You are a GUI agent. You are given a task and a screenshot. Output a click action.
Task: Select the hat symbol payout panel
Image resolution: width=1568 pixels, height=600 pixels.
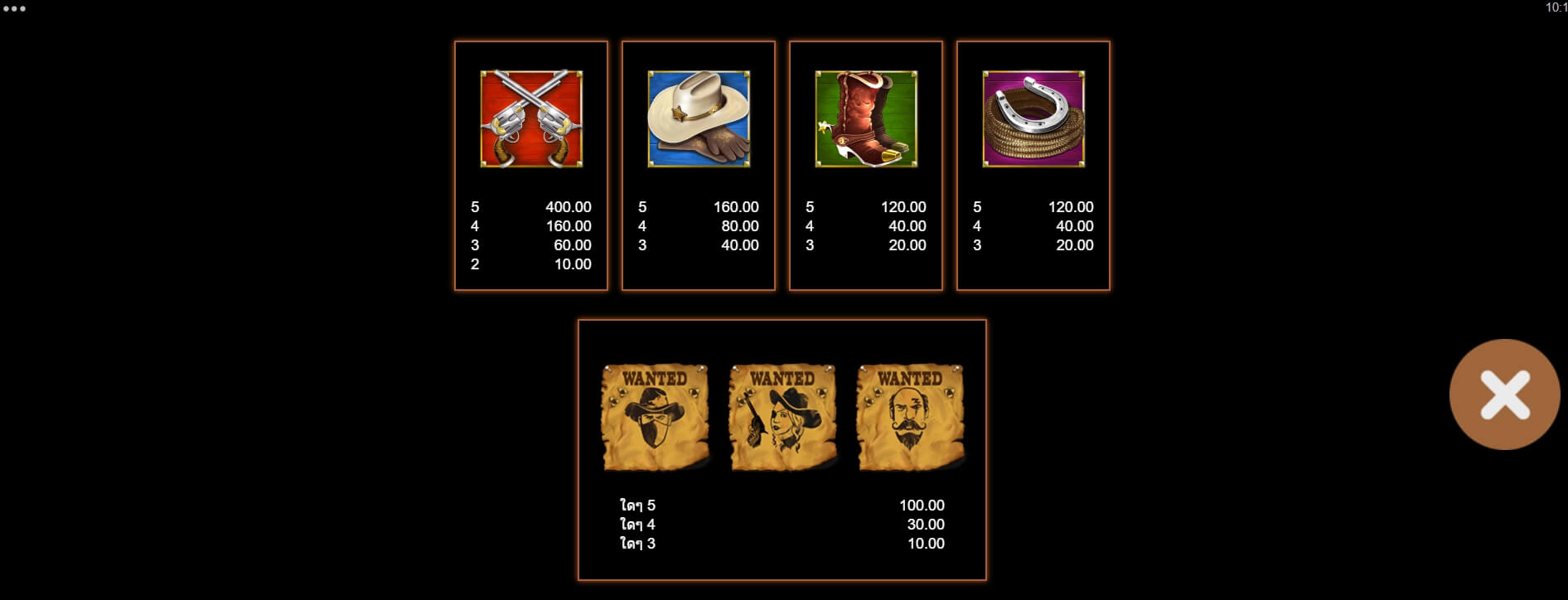tap(699, 164)
